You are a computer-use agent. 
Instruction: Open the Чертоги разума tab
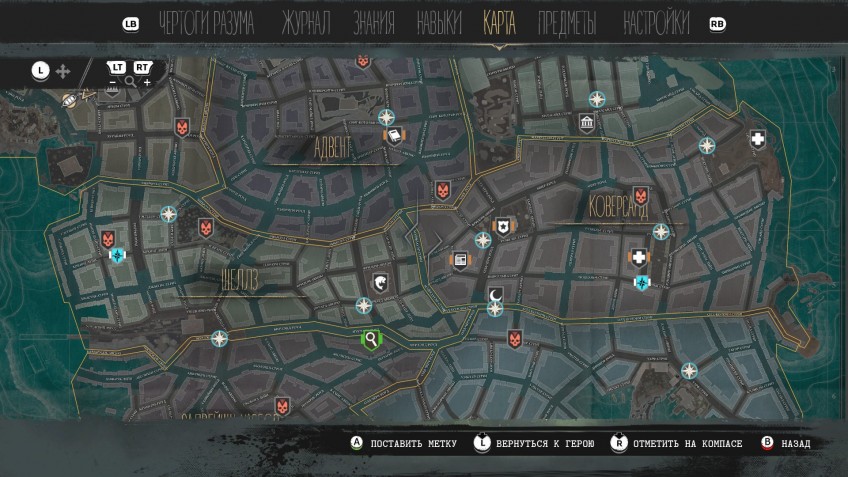pos(207,23)
